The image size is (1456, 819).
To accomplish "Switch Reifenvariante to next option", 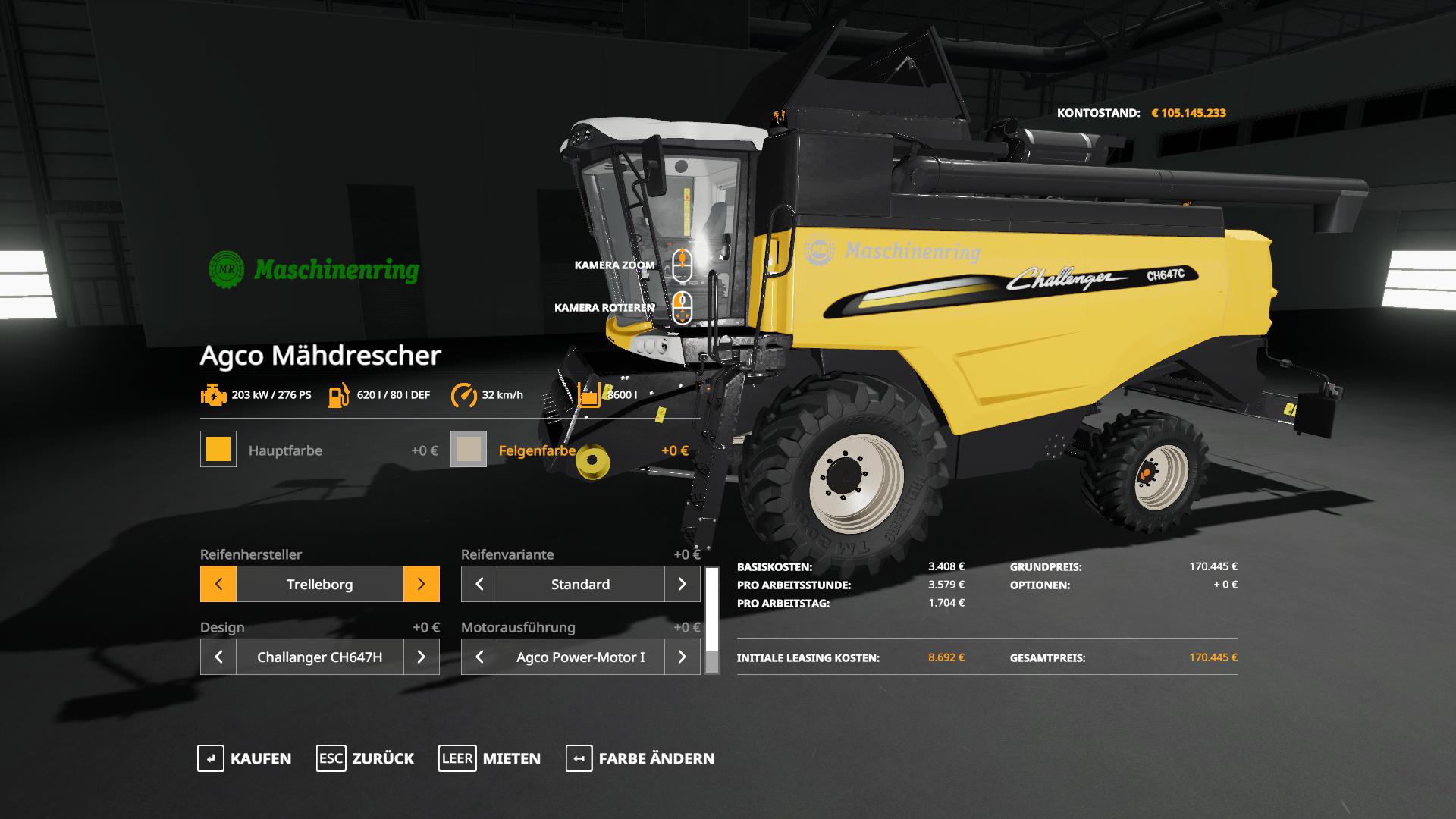I will pyautogui.click(x=682, y=584).
